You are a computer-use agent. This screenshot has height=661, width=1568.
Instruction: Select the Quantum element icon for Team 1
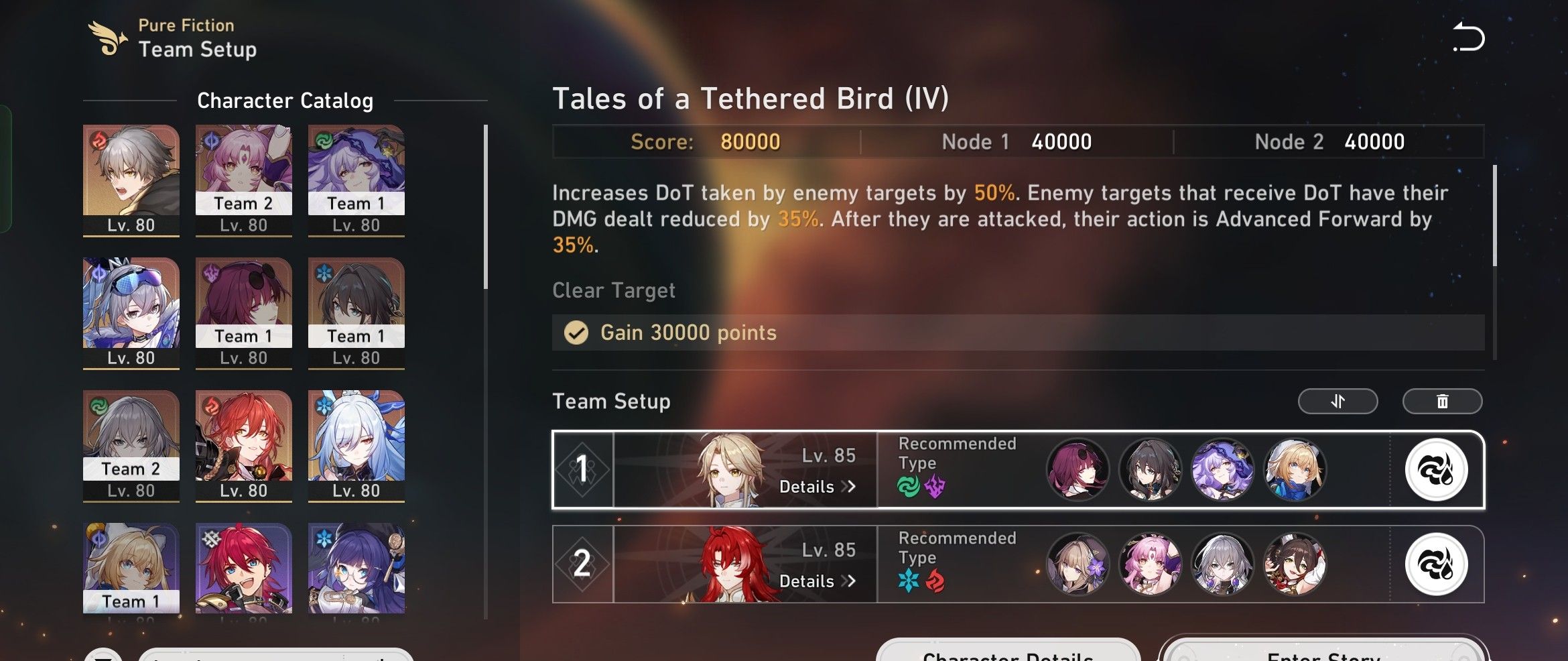tap(935, 487)
